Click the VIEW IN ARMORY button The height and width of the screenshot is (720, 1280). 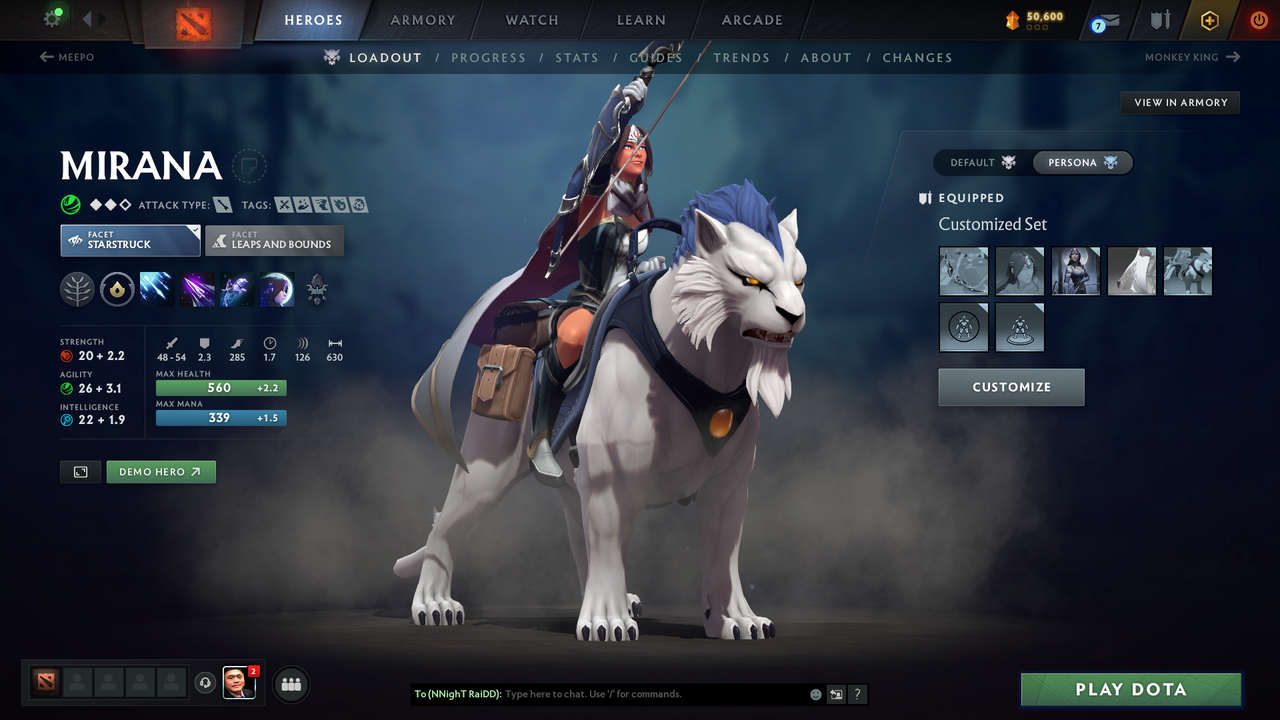pos(1180,102)
